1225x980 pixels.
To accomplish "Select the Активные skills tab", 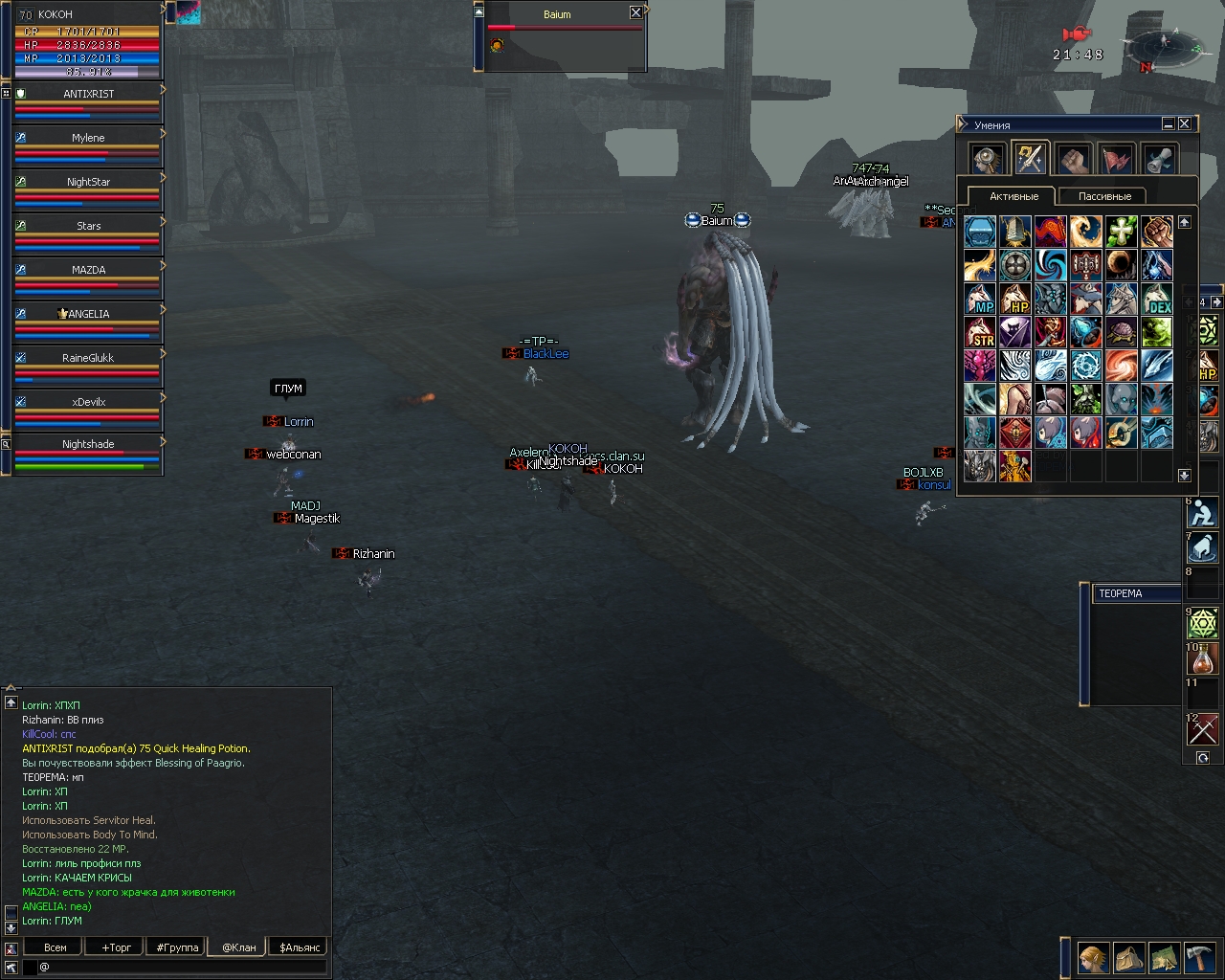I will click(x=1013, y=196).
